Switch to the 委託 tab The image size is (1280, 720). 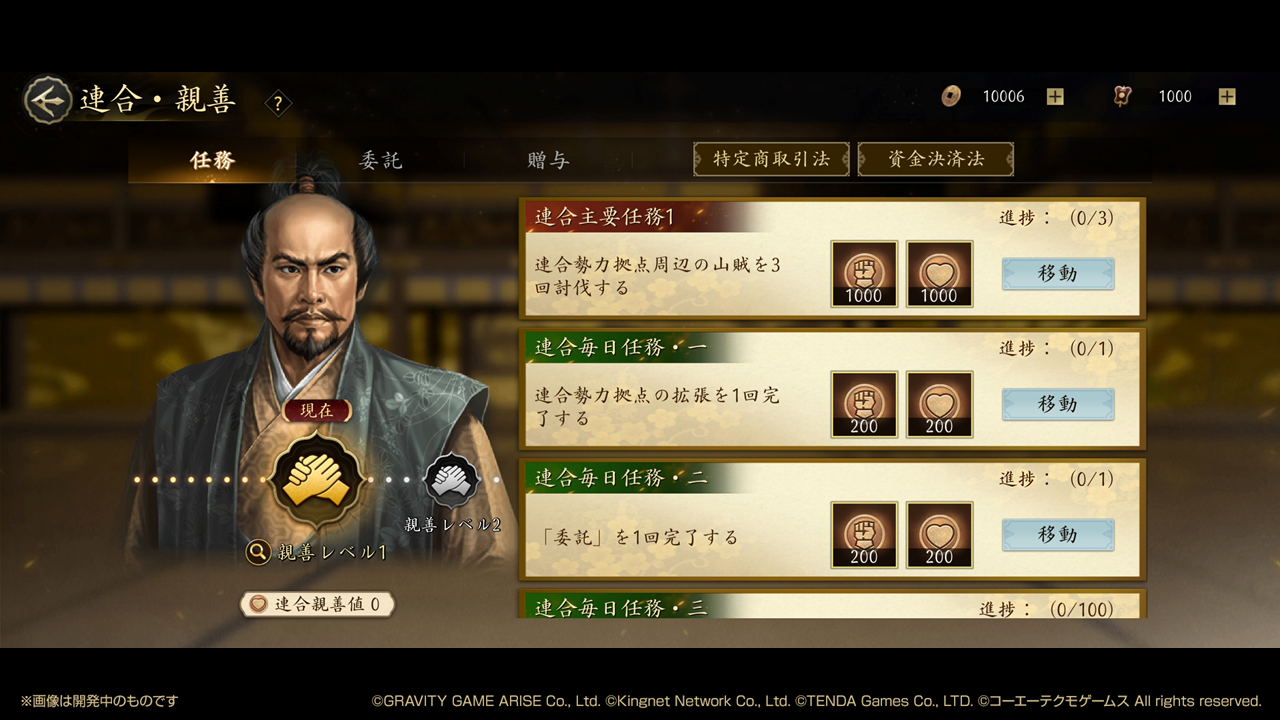point(380,159)
